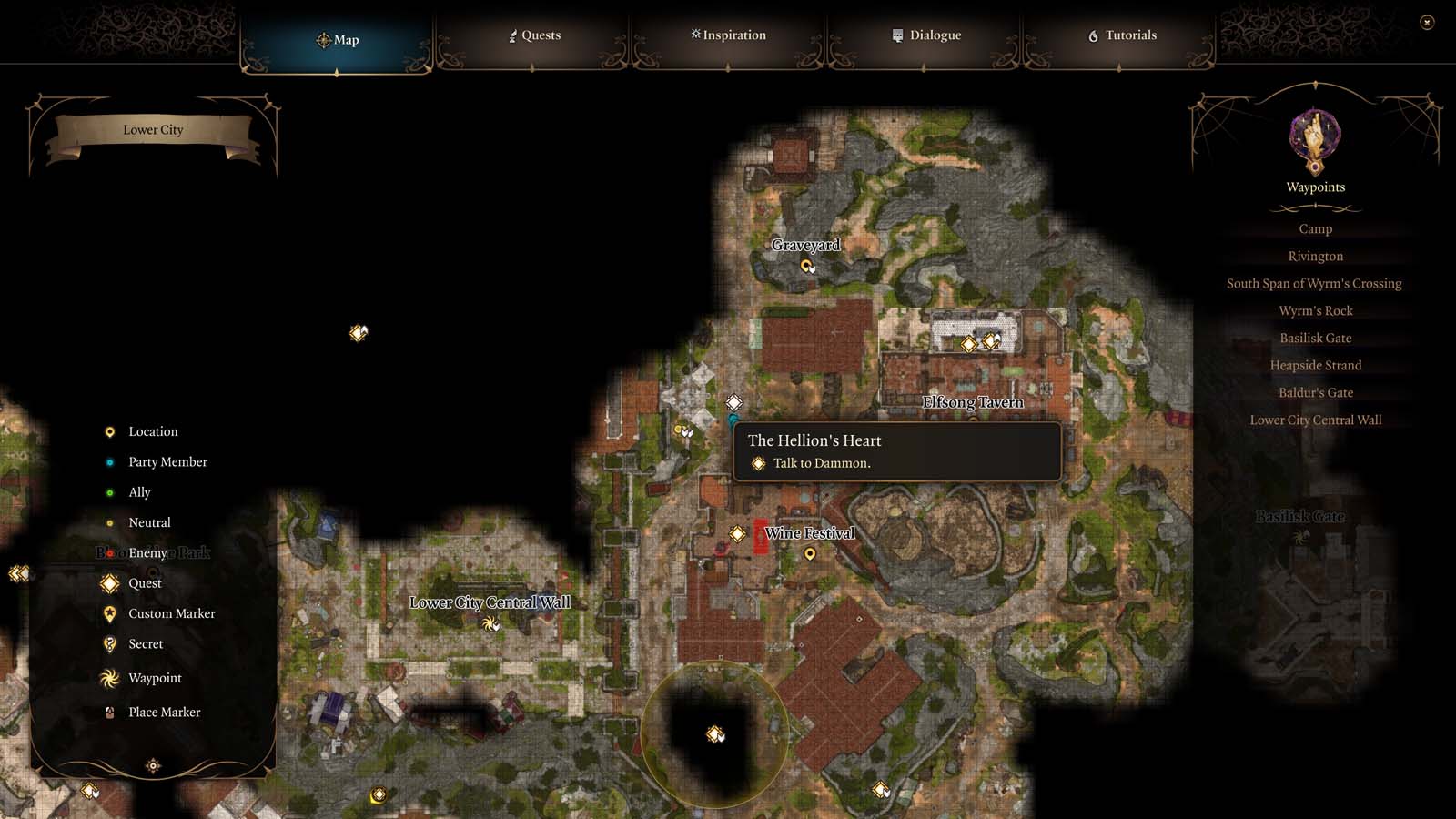
Task: Select the Custom Marker icon in the legend
Action: (x=109, y=613)
